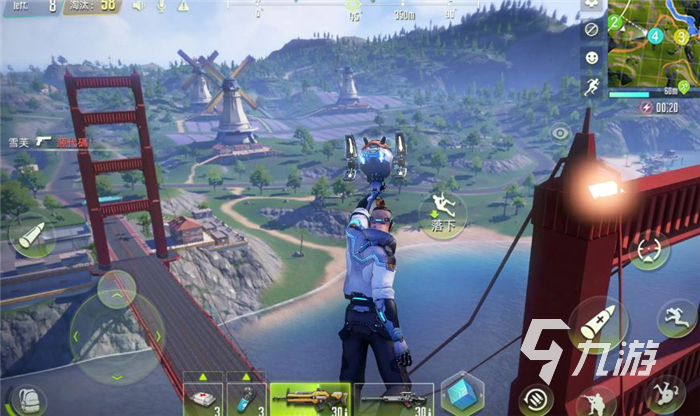The image size is (700, 416).
Task: Tap the warning triangle report icon
Action: [x=184, y=6]
